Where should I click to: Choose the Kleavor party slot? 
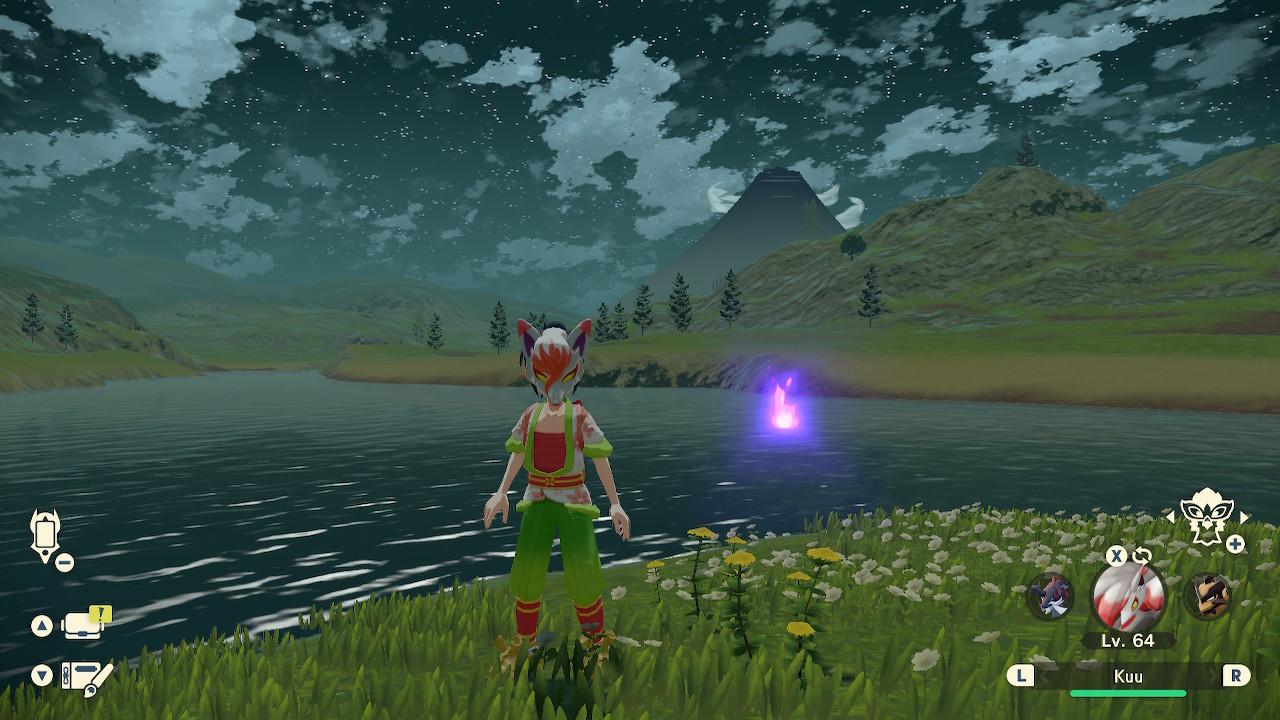pyautogui.click(x=1206, y=596)
